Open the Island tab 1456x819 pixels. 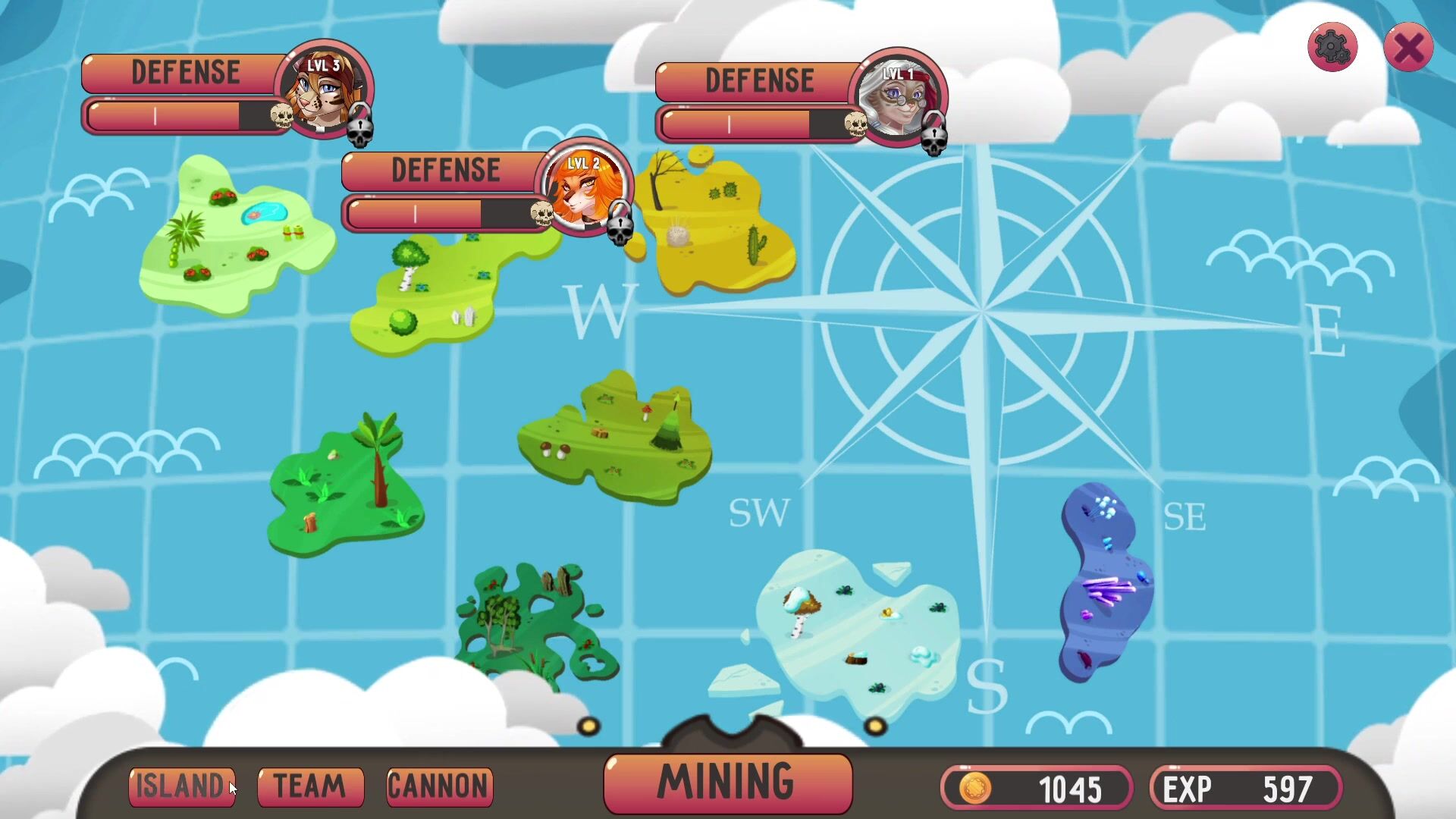click(x=182, y=786)
